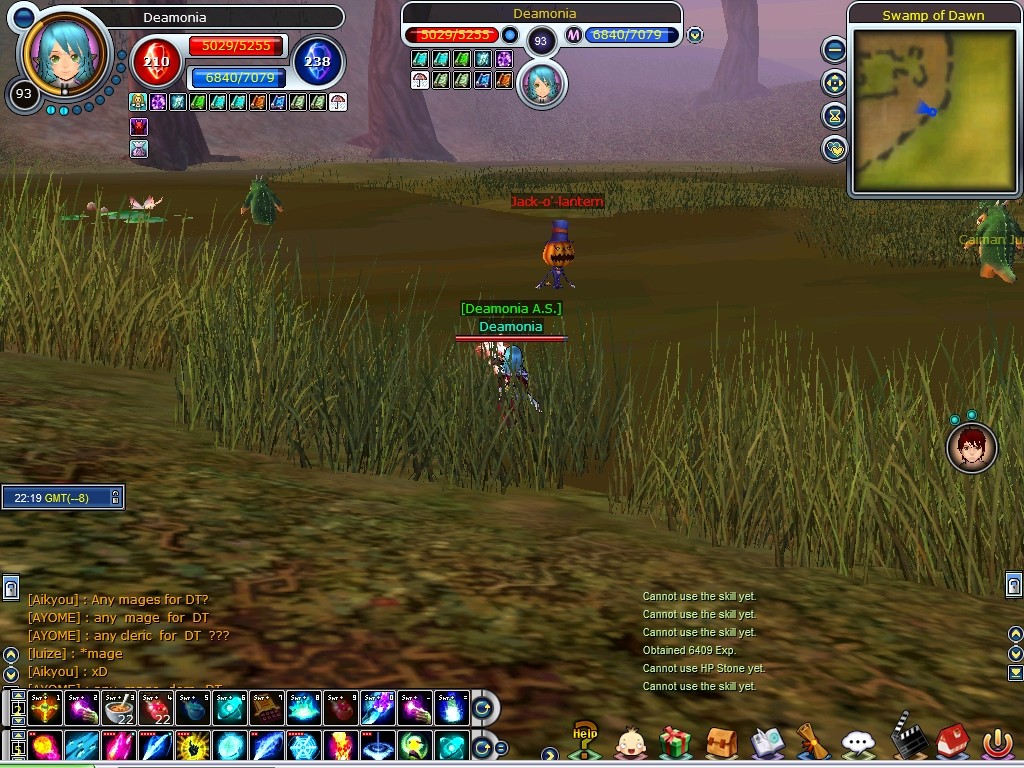Open the quest scroll icon

click(x=812, y=742)
